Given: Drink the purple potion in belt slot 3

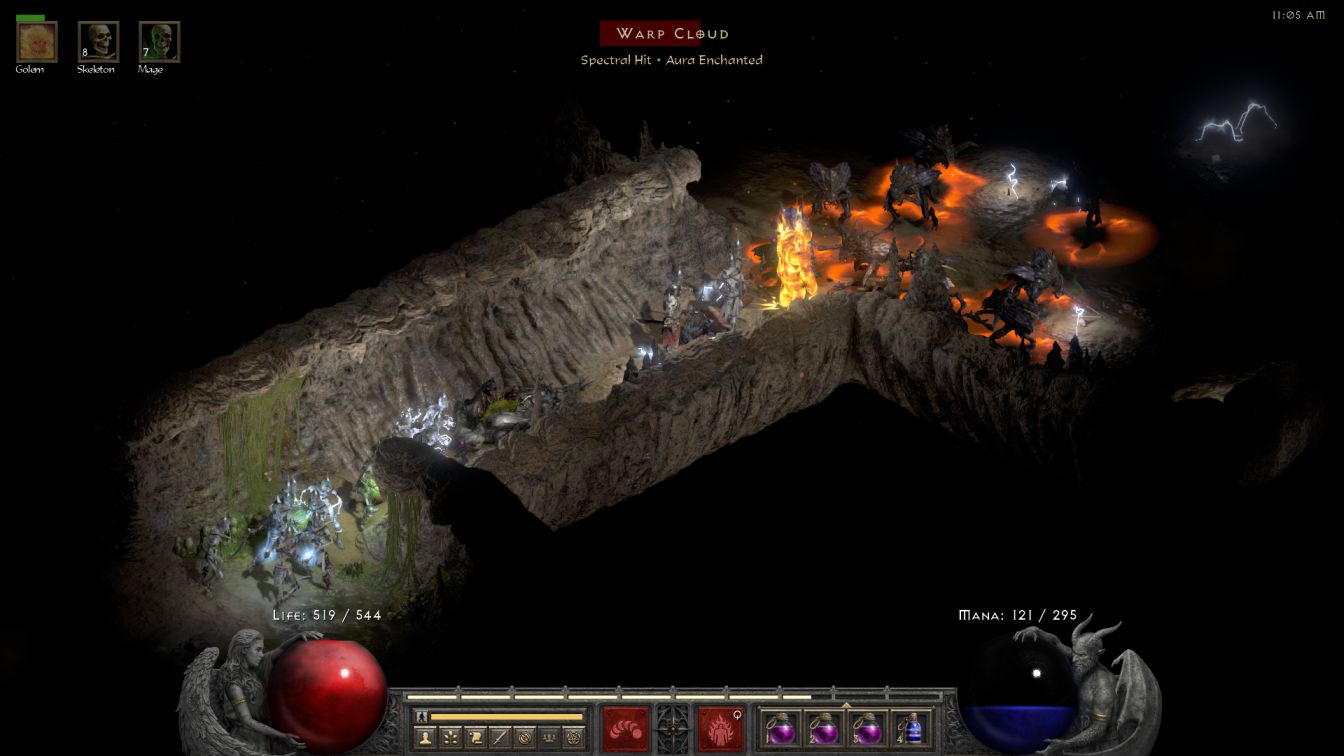Looking at the screenshot, I should (x=868, y=727).
